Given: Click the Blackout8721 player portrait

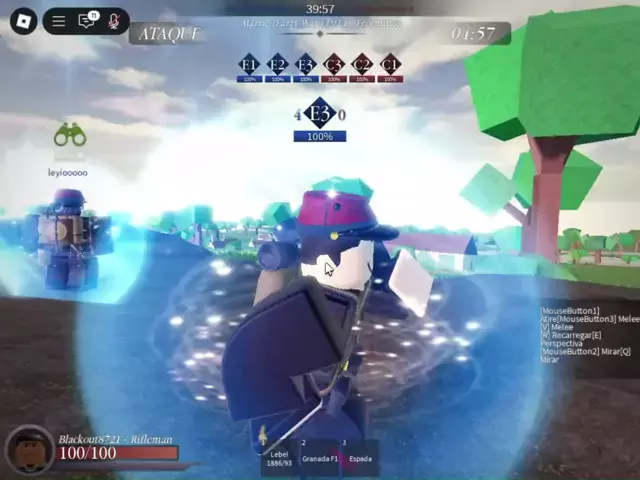Looking at the screenshot, I should coord(30,451).
